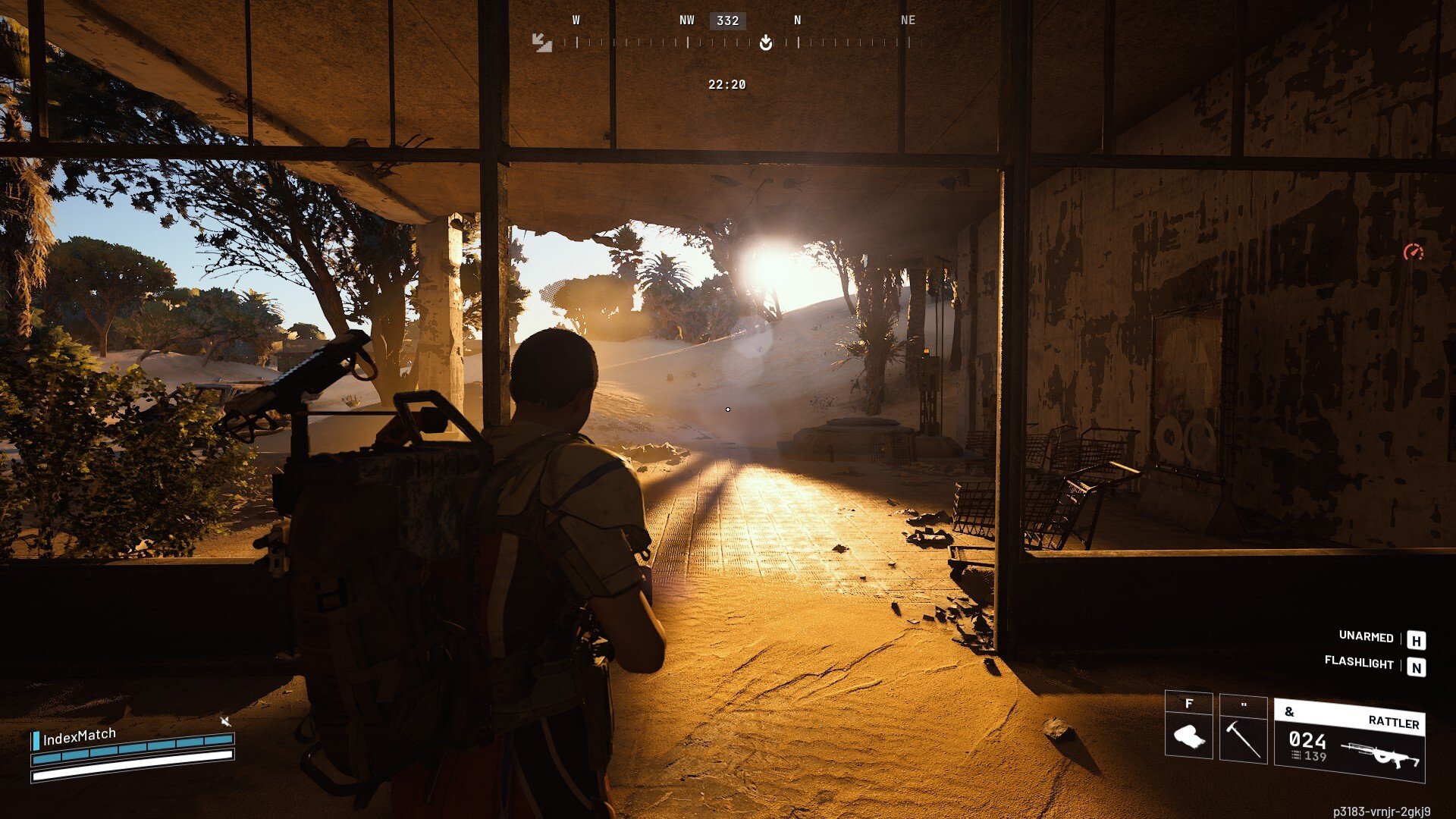Click the muted speaker icon near IndexMatch
This screenshot has width=1456, height=819.
point(225,721)
